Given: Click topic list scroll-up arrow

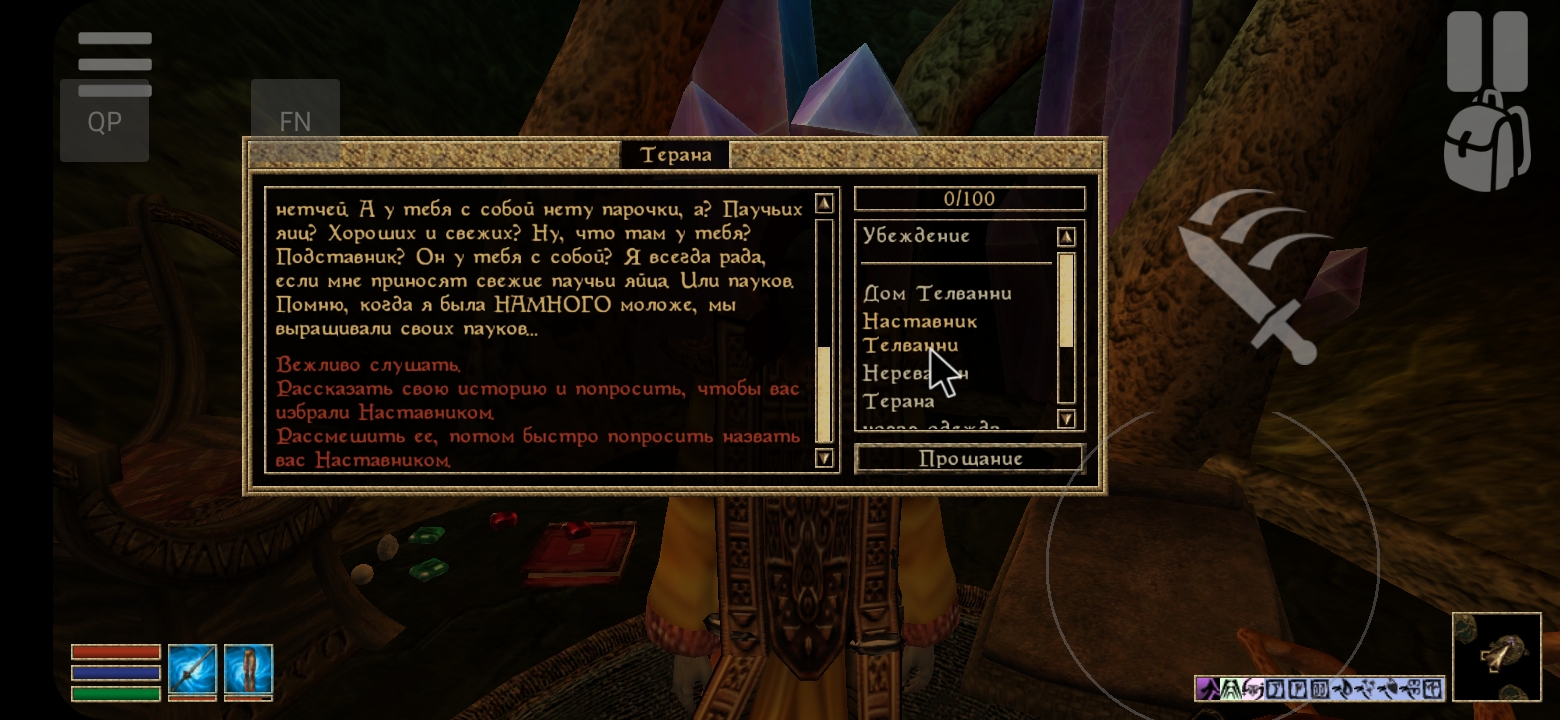Looking at the screenshot, I should click(x=1066, y=237).
